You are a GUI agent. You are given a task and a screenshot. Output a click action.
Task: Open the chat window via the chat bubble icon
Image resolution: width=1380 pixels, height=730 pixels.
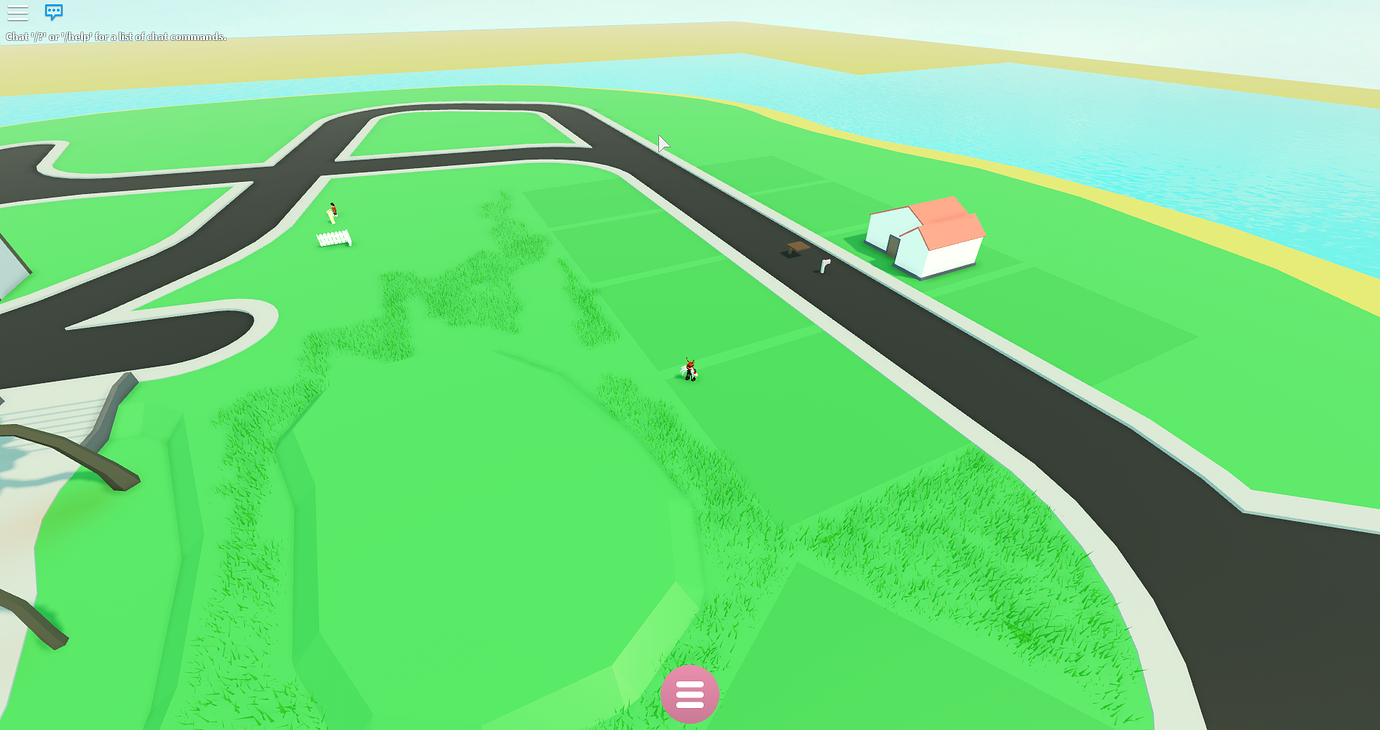tap(53, 12)
